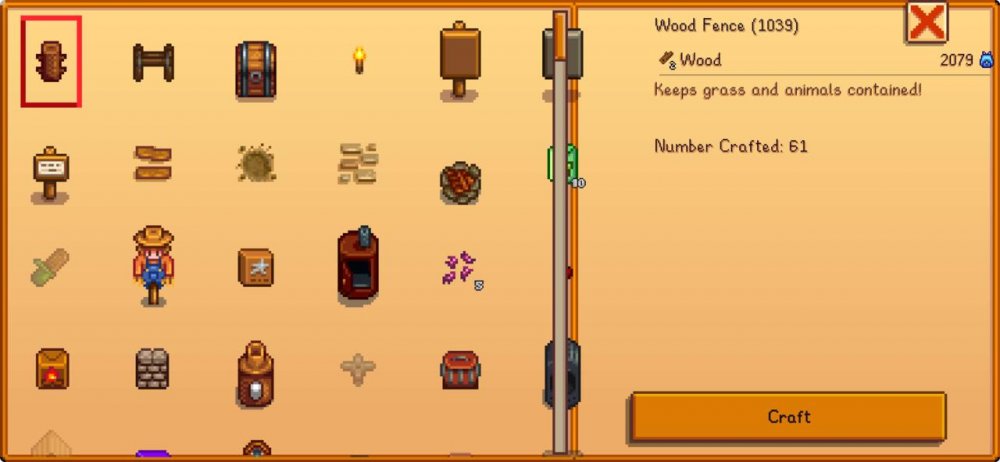This screenshot has height=462, width=1000.
Task: Select the blank Wood Sign recipe
Action: 459,60
